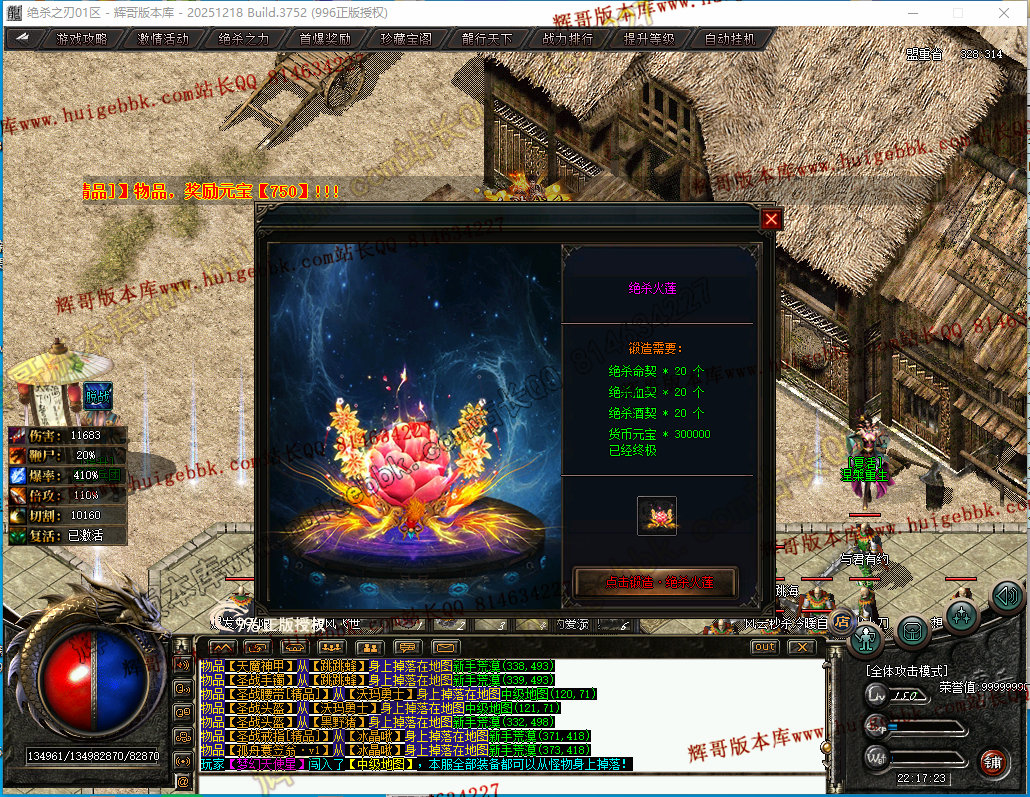Close the chat panel with its X button

[802, 647]
